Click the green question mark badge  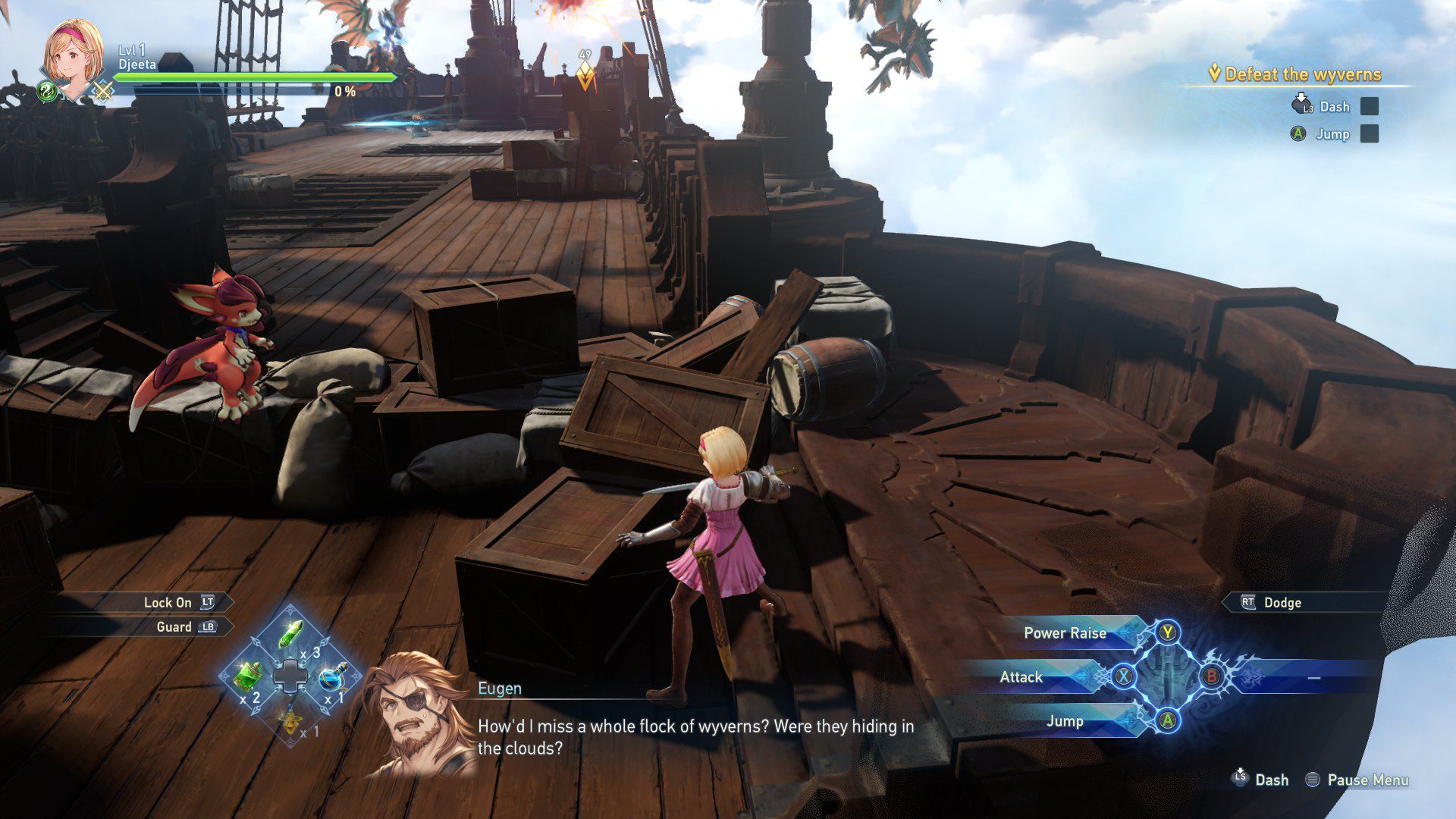[47, 93]
